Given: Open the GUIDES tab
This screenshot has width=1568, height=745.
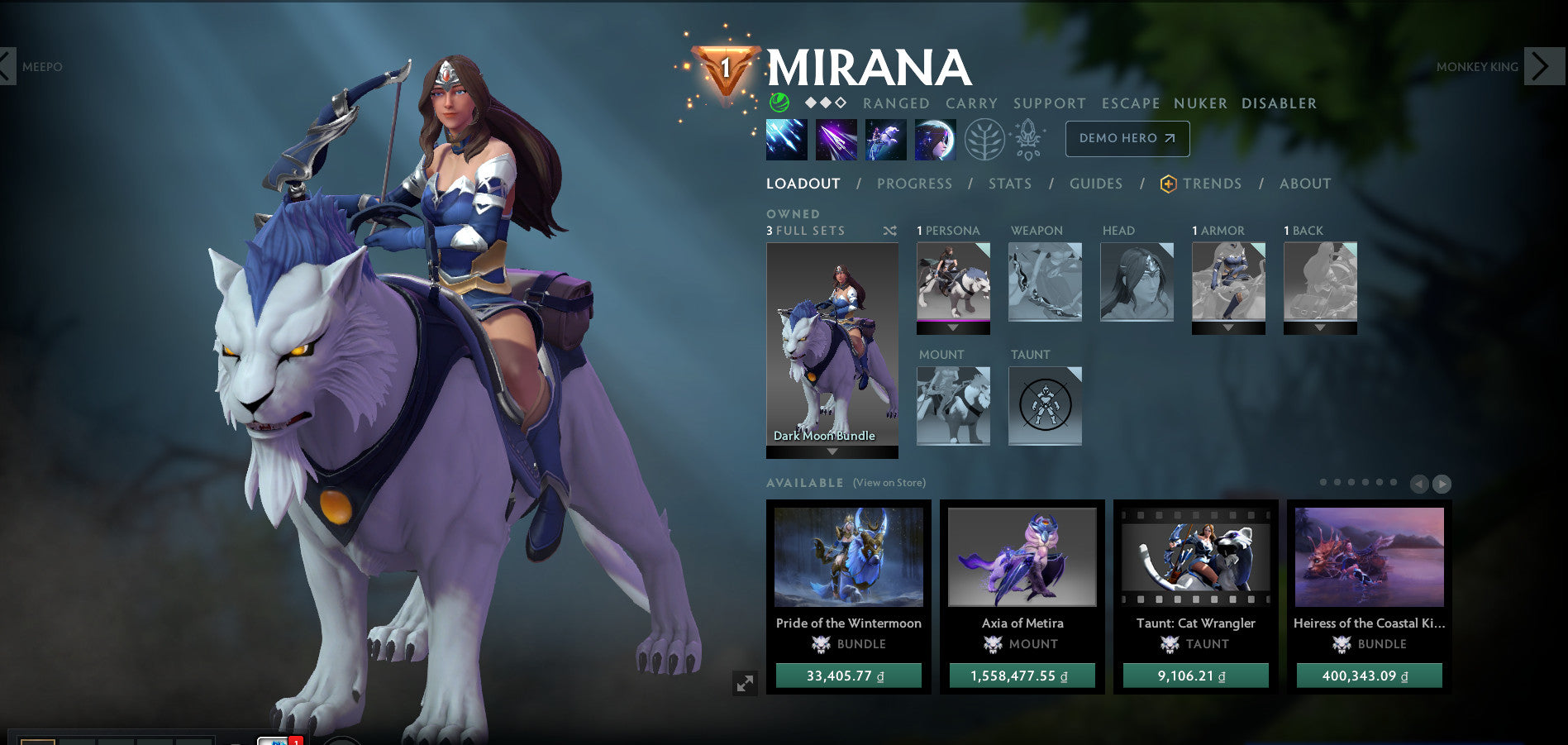Looking at the screenshot, I should click(1095, 184).
